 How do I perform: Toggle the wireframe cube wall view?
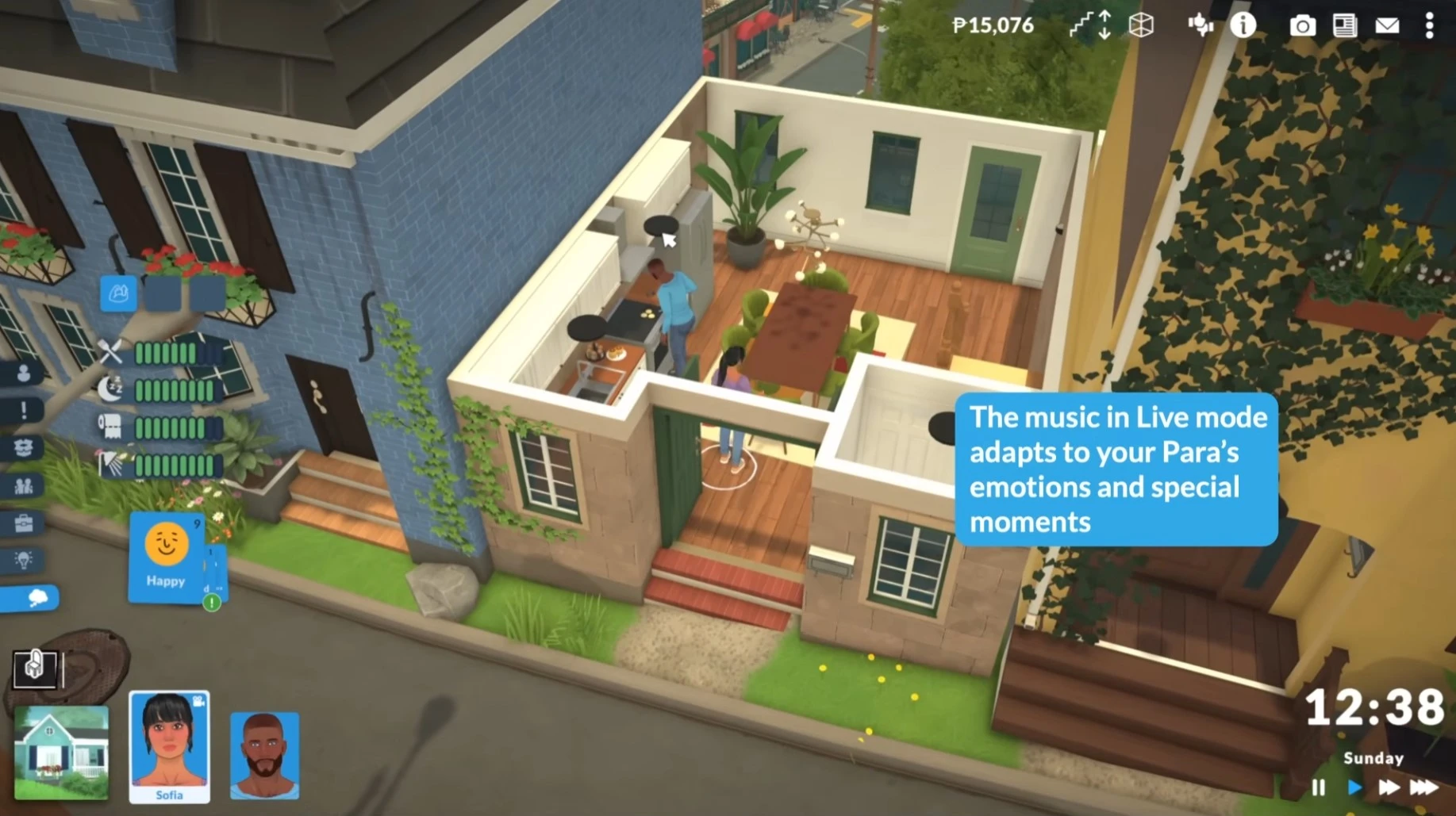[1141, 25]
